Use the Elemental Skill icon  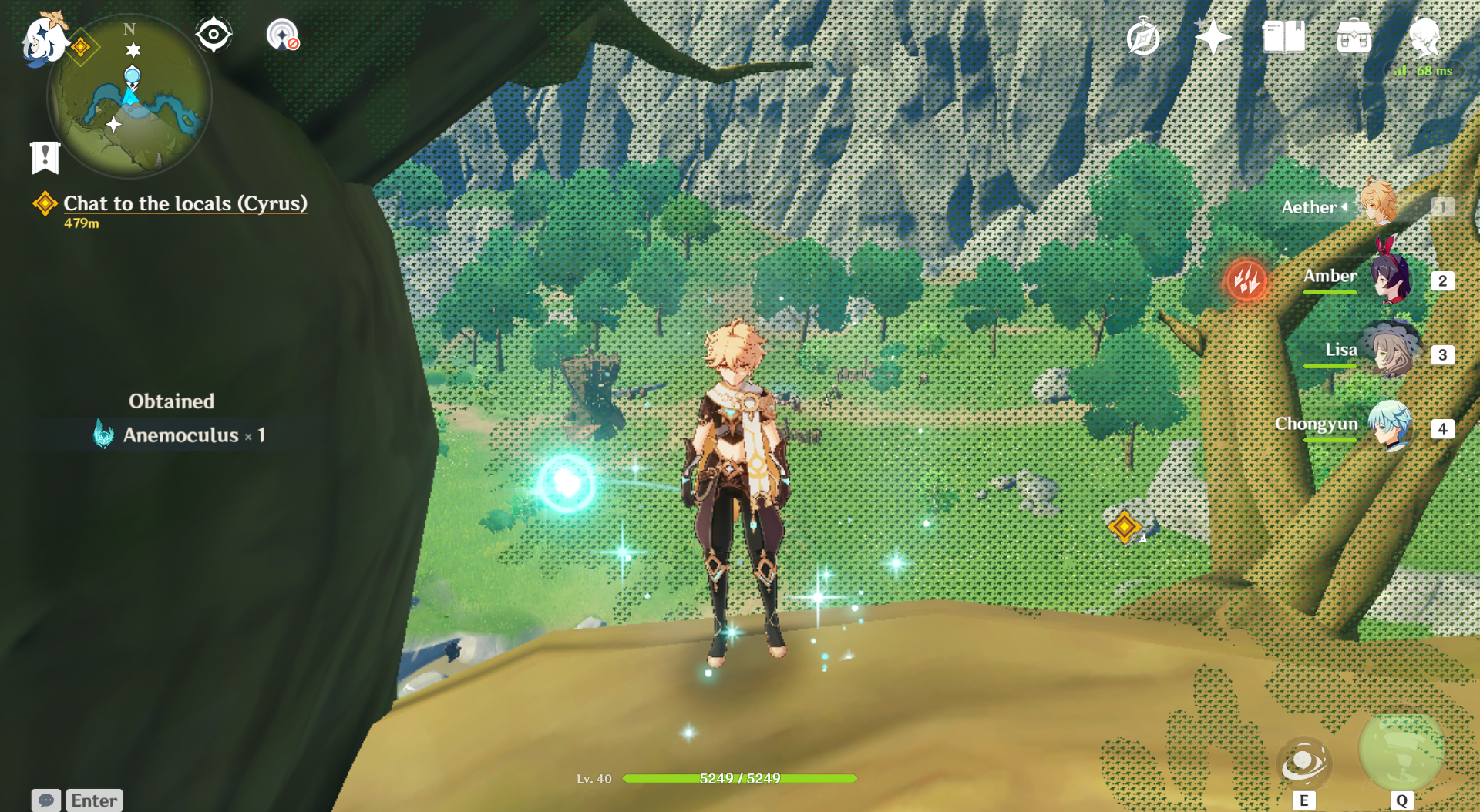(1303, 762)
